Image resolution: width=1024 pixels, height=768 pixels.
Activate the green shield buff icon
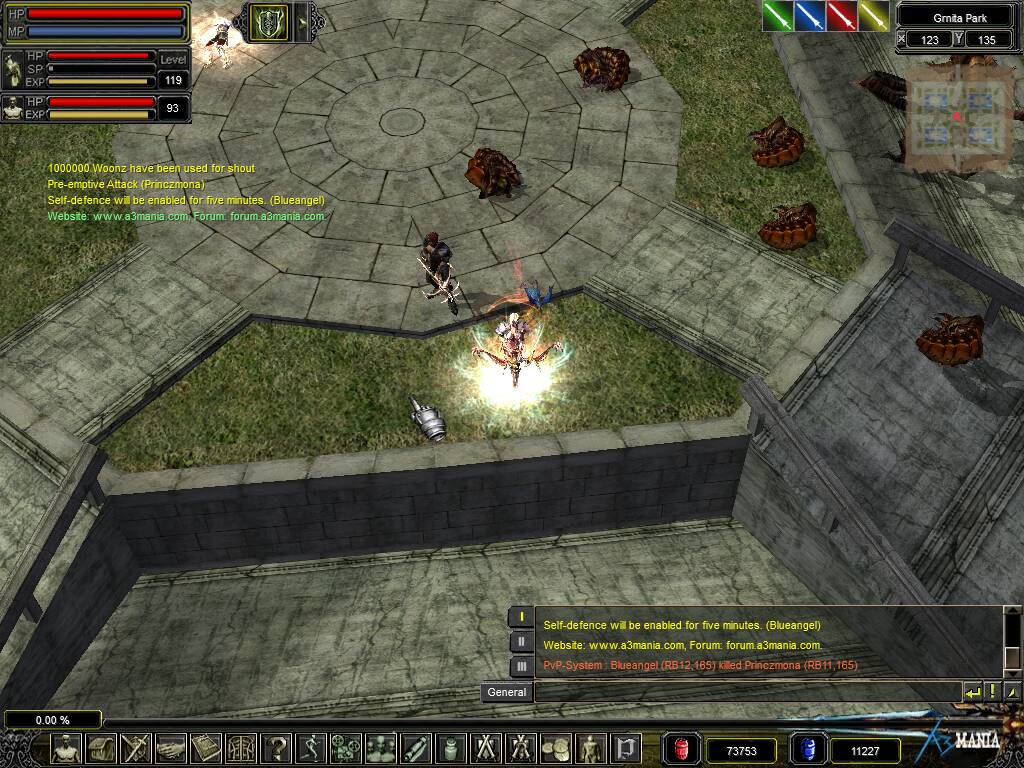coord(268,22)
